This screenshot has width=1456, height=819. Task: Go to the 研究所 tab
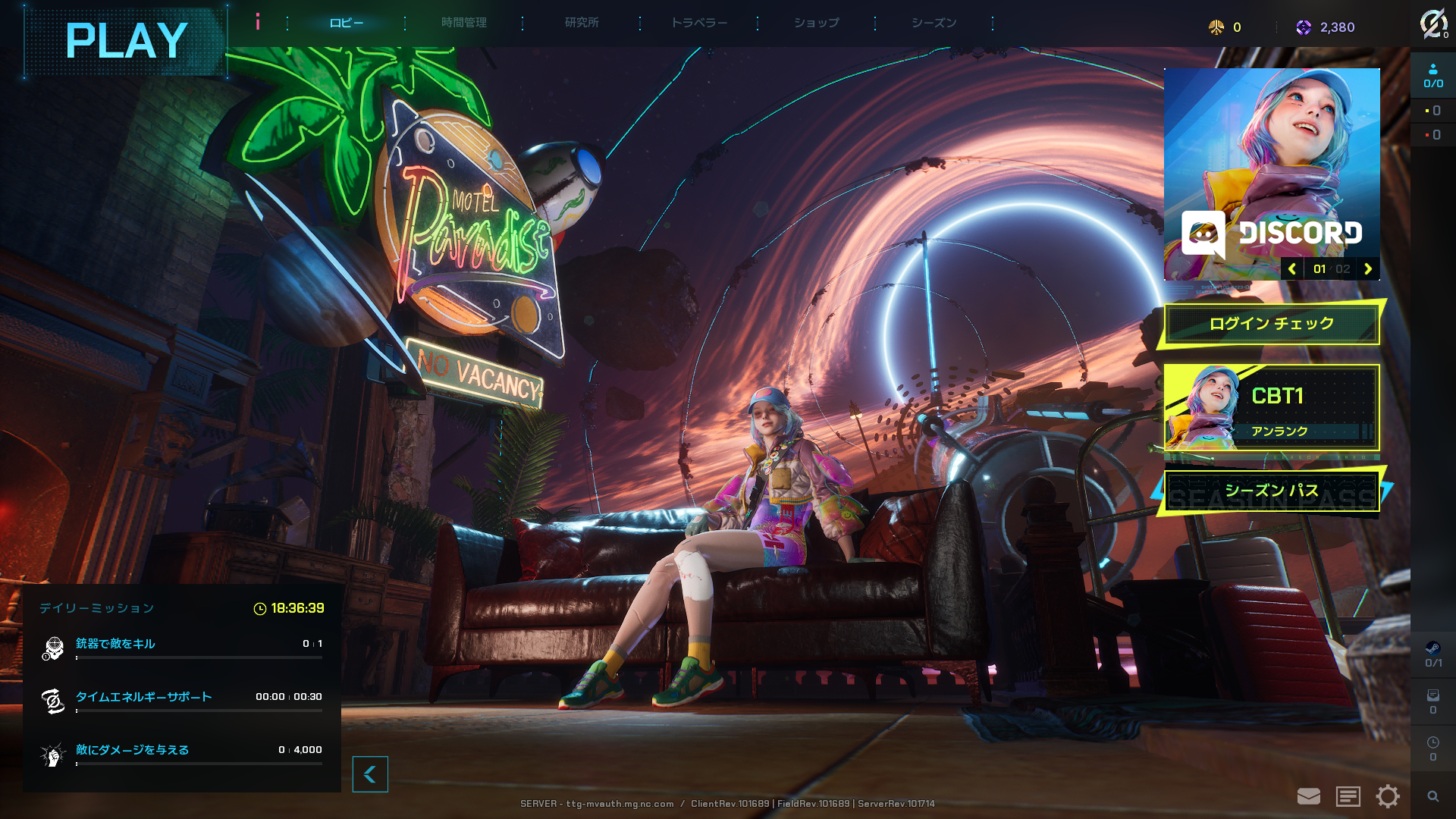pyautogui.click(x=582, y=23)
